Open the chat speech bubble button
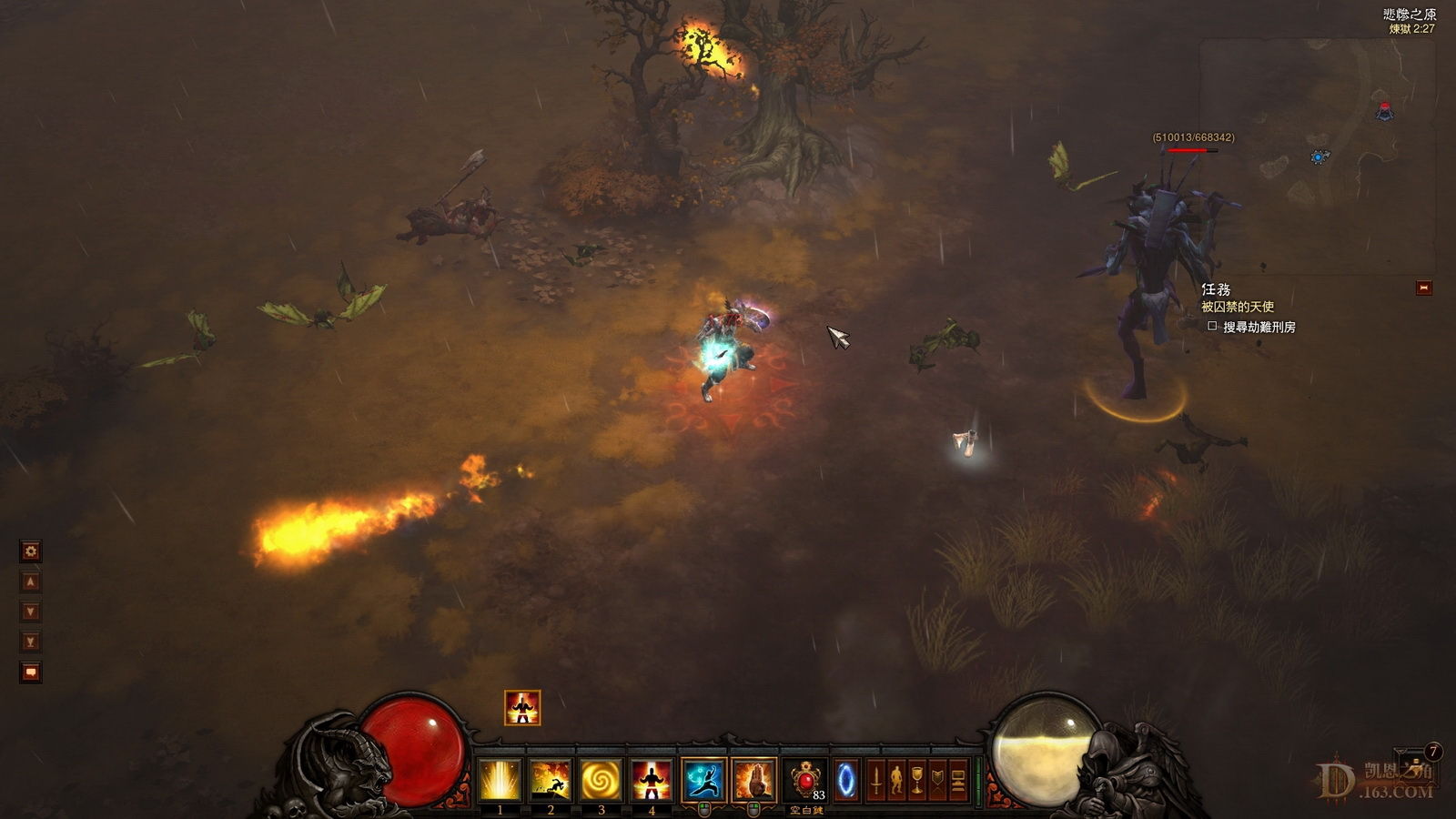1456x819 pixels. pos(31,672)
